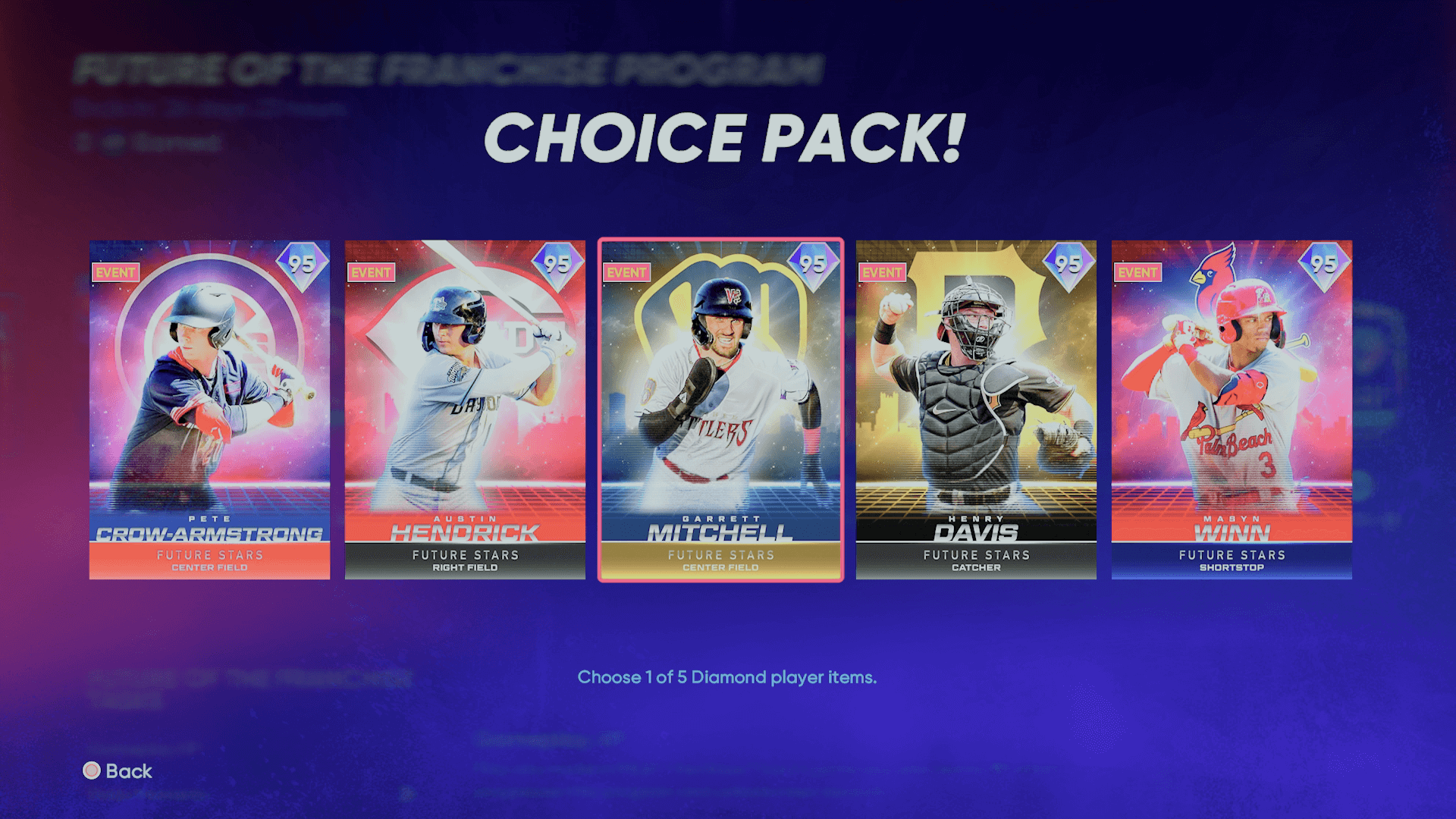Select the Masyn Winn Shortstop card

pyautogui.click(x=1231, y=409)
